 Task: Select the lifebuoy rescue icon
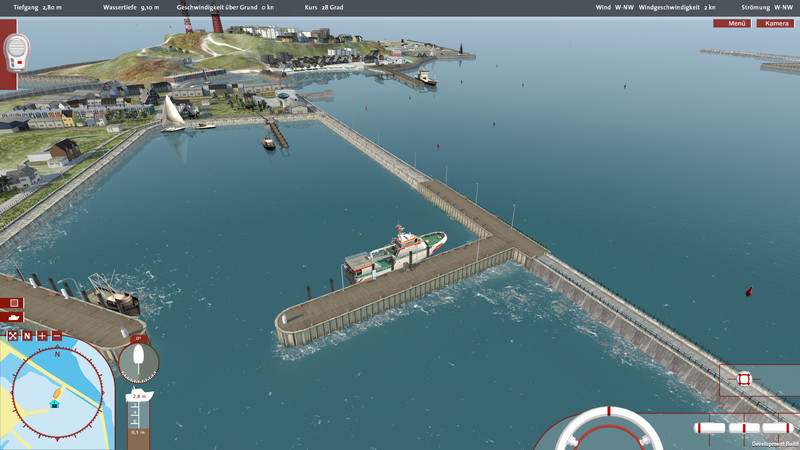pyautogui.click(x=744, y=379)
